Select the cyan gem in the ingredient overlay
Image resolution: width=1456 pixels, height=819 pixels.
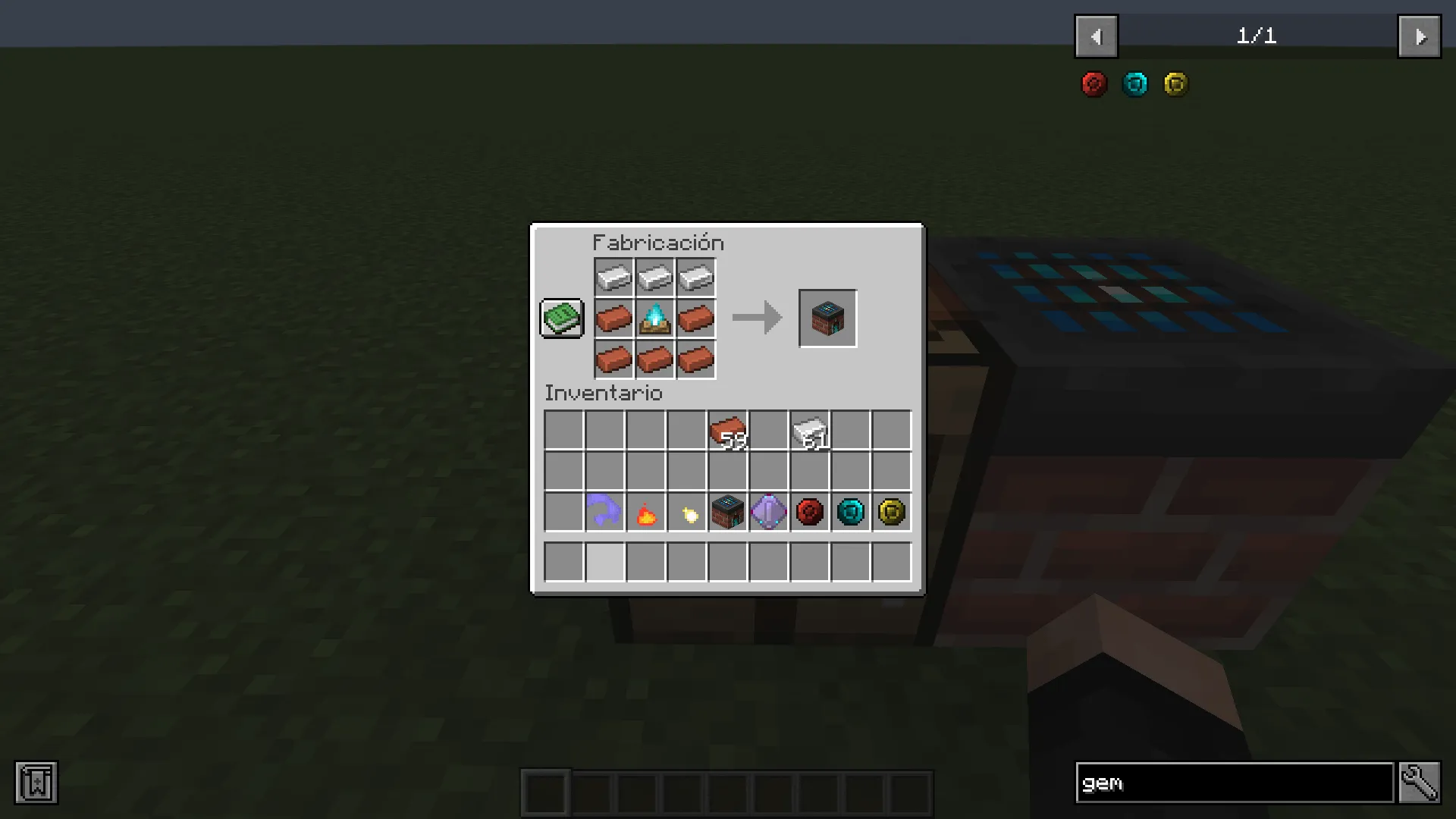tap(1134, 84)
